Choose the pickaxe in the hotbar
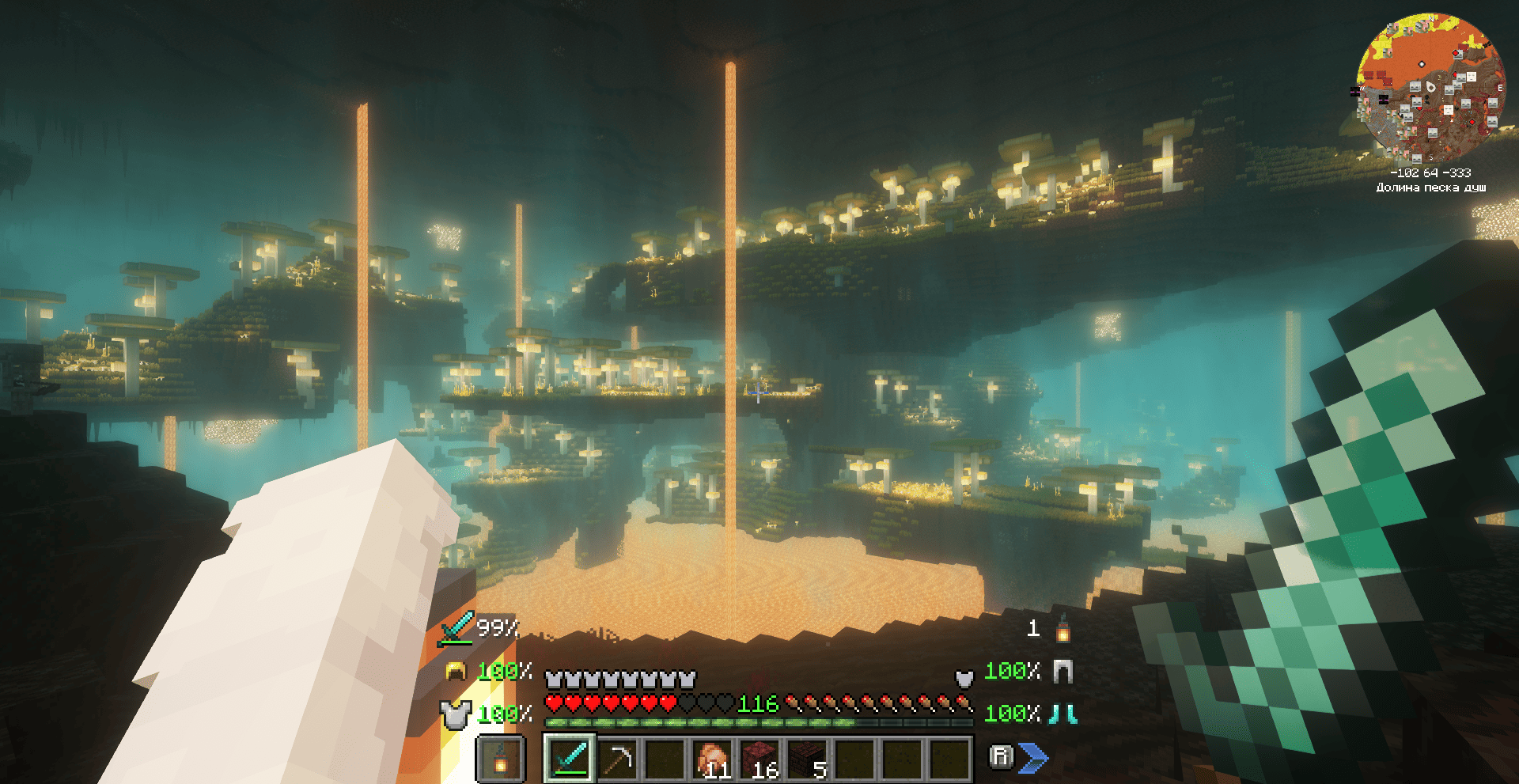The width and height of the screenshot is (1519, 784). coord(617,758)
